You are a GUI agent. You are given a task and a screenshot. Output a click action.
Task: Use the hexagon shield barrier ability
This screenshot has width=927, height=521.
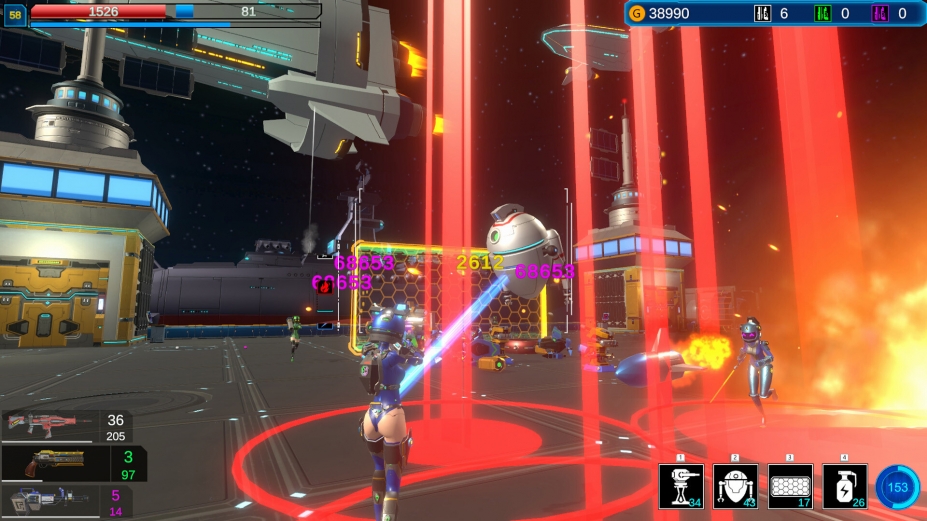pyautogui.click(x=790, y=486)
